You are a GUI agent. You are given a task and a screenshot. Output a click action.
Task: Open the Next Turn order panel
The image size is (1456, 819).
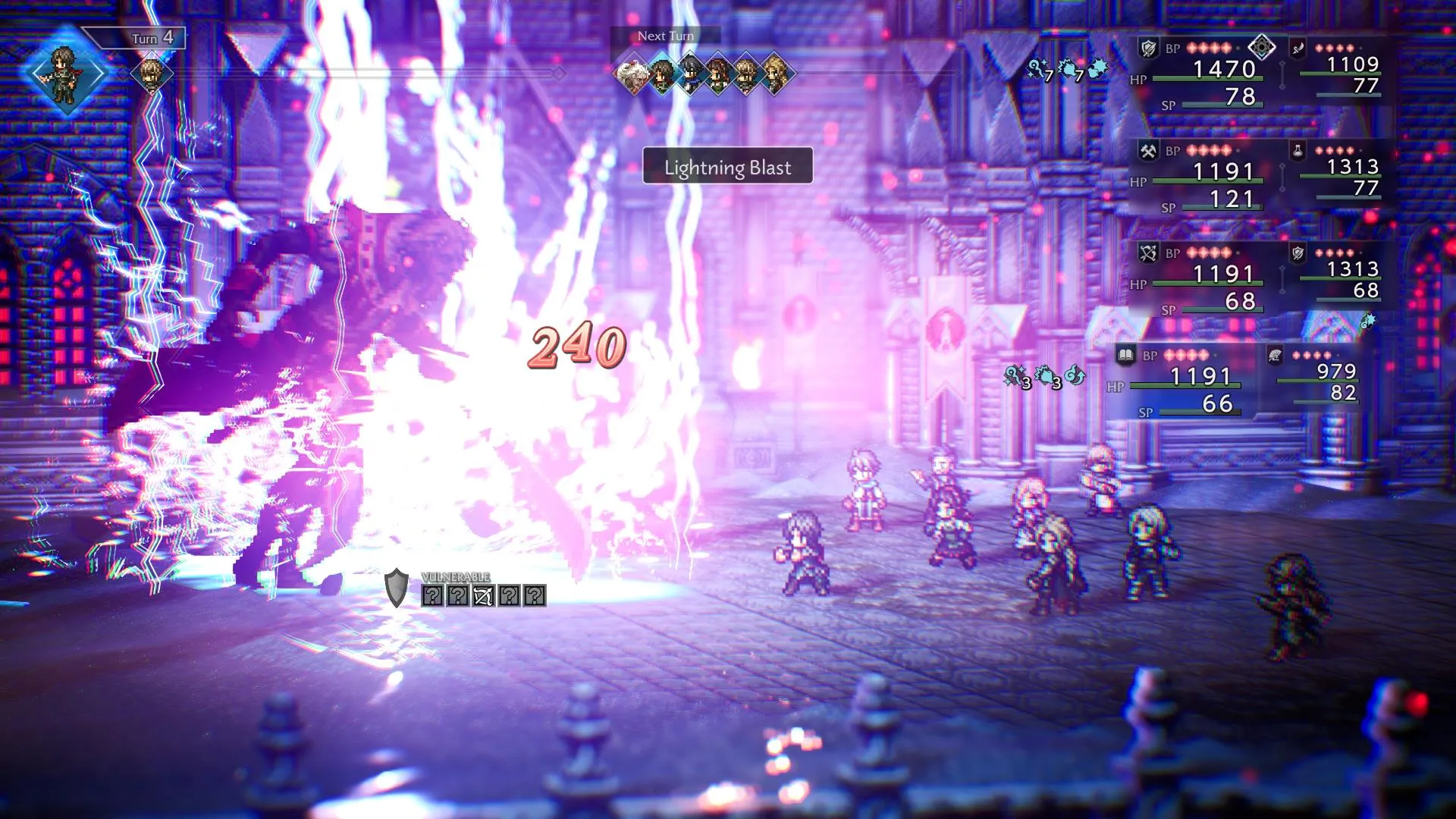coord(667,35)
